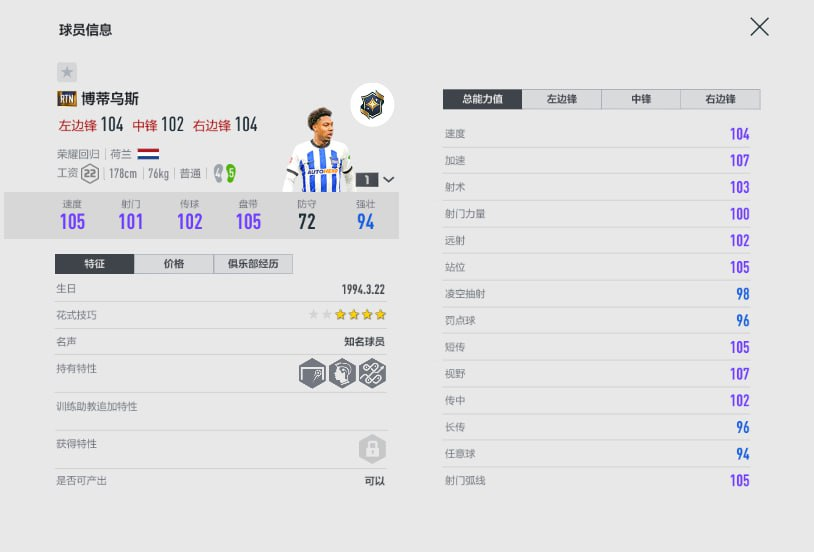Choose the 右边锋 position tab
This screenshot has height=552, width=814.
(720, 99)
